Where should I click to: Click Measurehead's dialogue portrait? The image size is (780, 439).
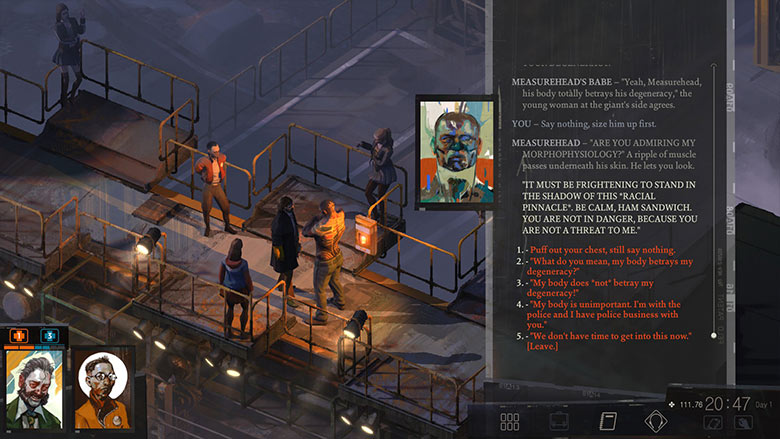click(455, 152)
